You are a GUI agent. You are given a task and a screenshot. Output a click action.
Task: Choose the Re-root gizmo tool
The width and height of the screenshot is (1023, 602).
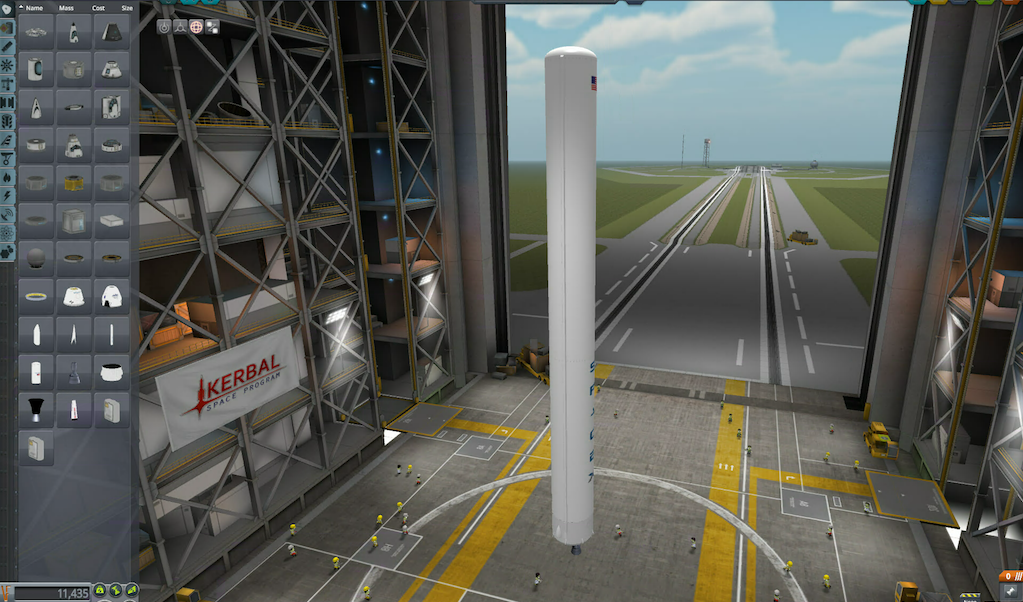(212, 27)
